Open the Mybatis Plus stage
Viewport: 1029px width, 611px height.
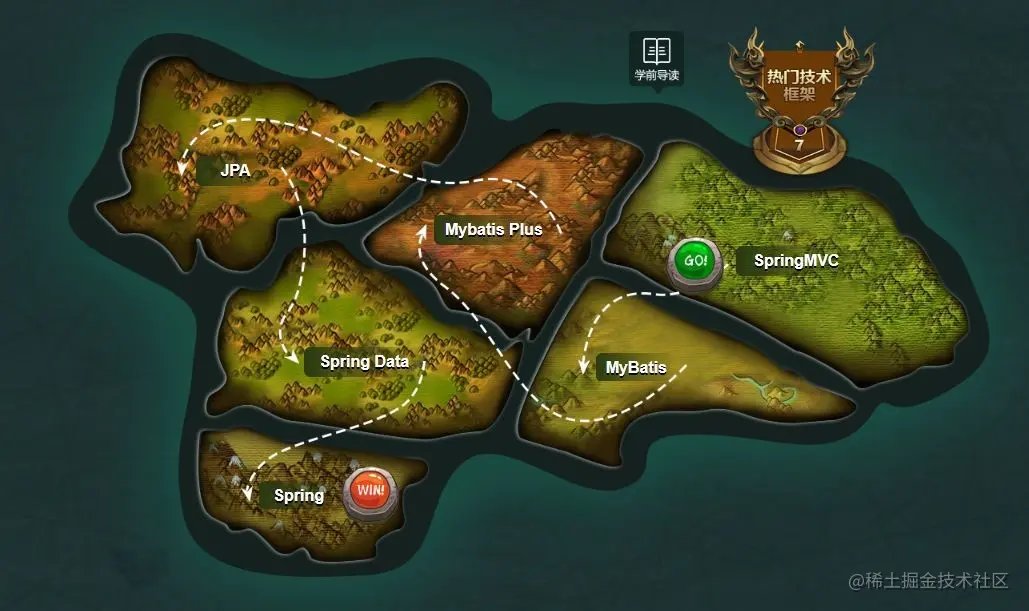tap(493, 229)
